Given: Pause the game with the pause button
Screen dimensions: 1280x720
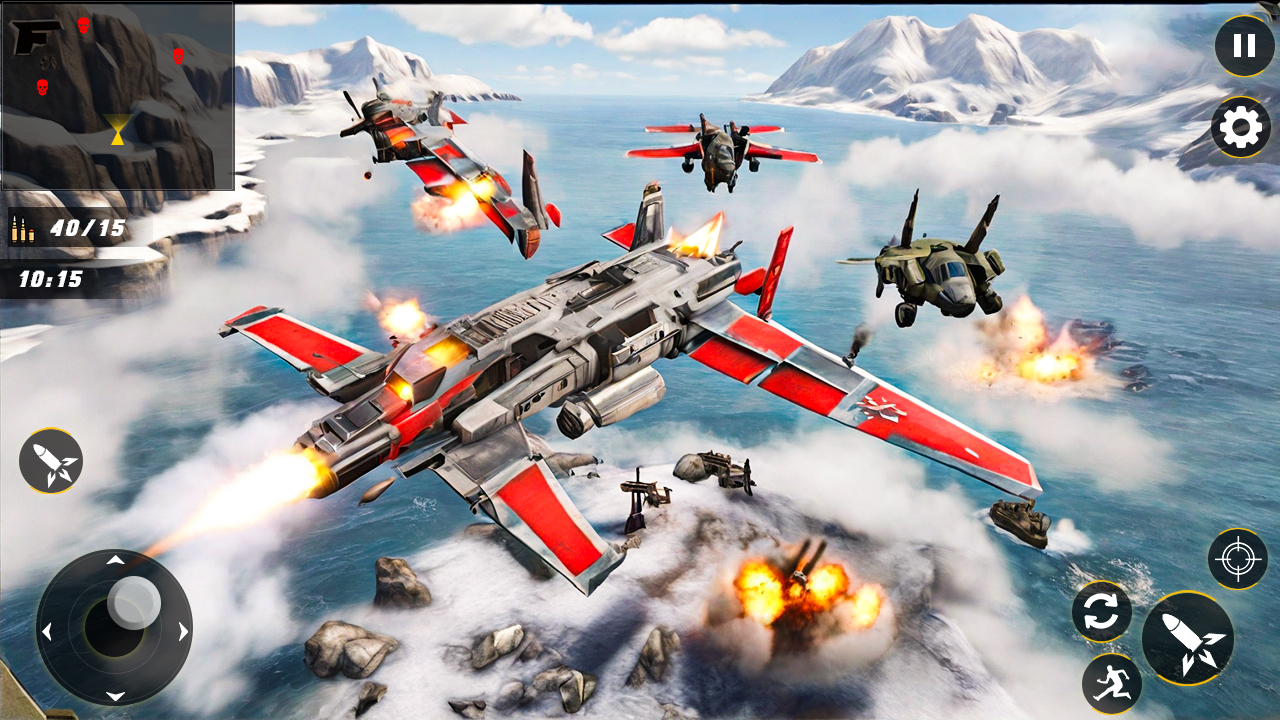Looking at the screenshot, I should pos(1243,44).
